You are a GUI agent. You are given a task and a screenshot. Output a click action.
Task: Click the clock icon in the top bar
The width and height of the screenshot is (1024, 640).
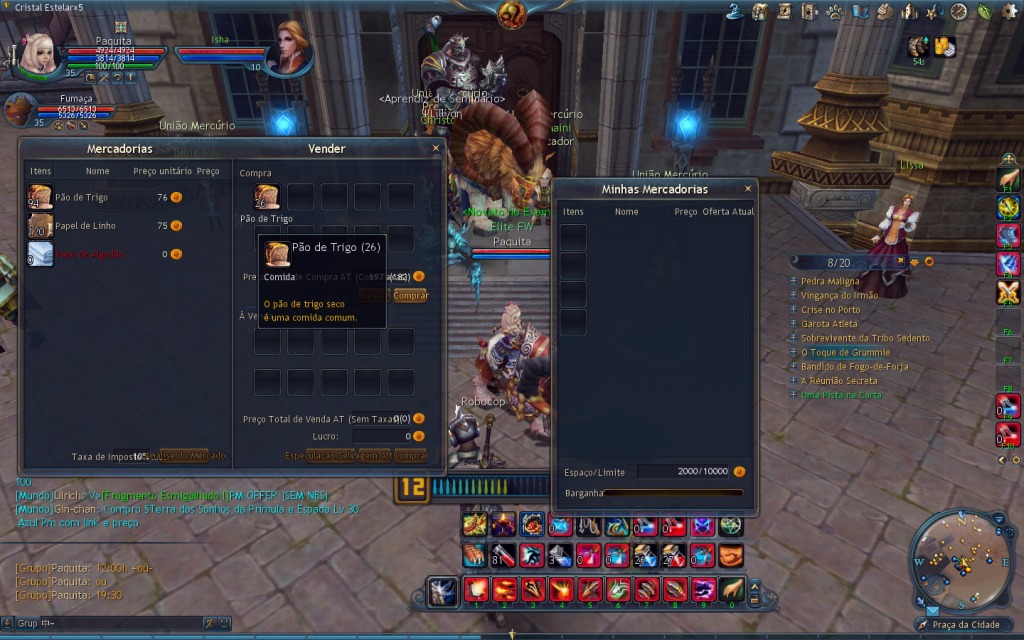pos(958,11)
